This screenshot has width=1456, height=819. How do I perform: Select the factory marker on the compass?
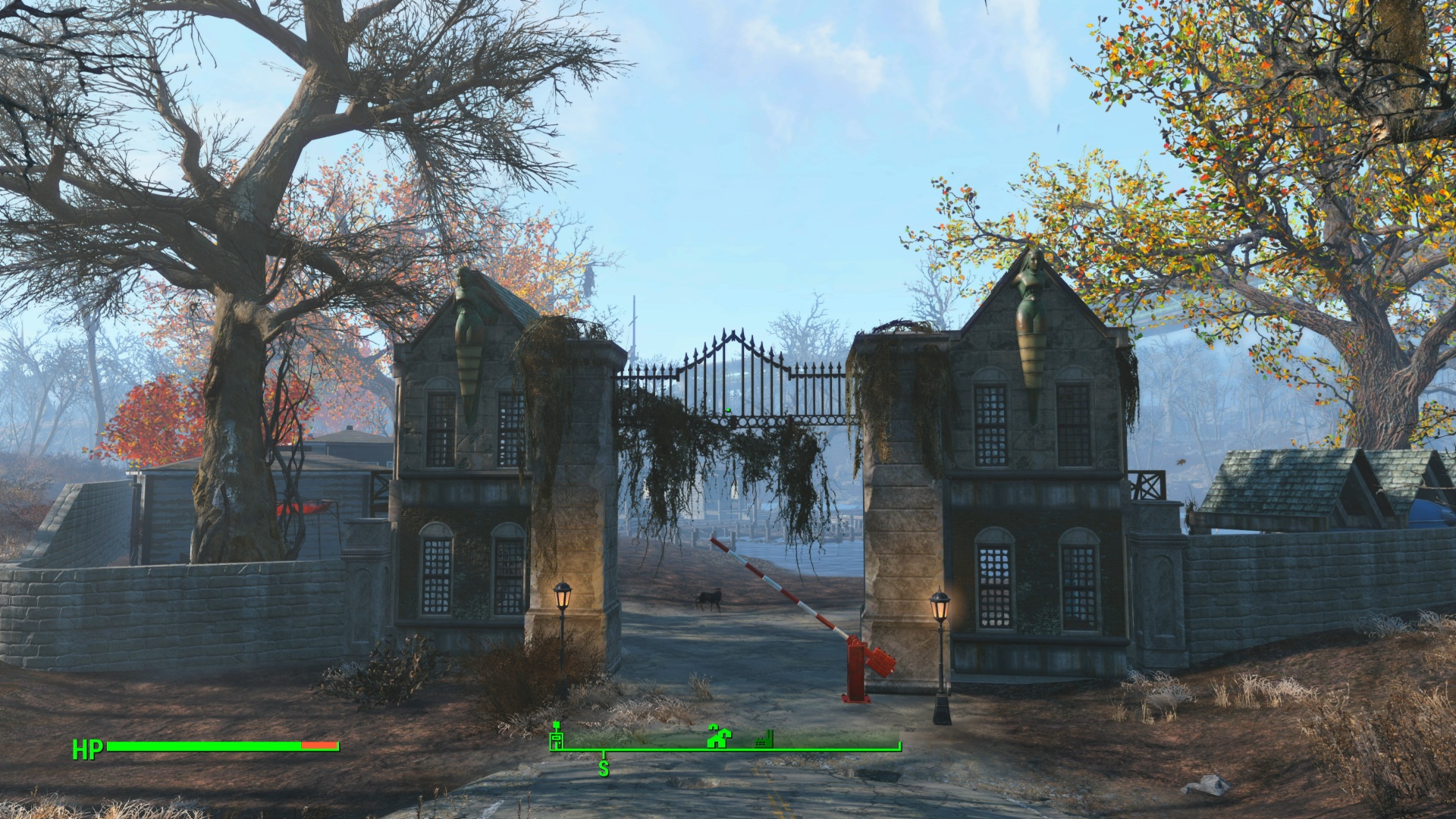point(763,740)
